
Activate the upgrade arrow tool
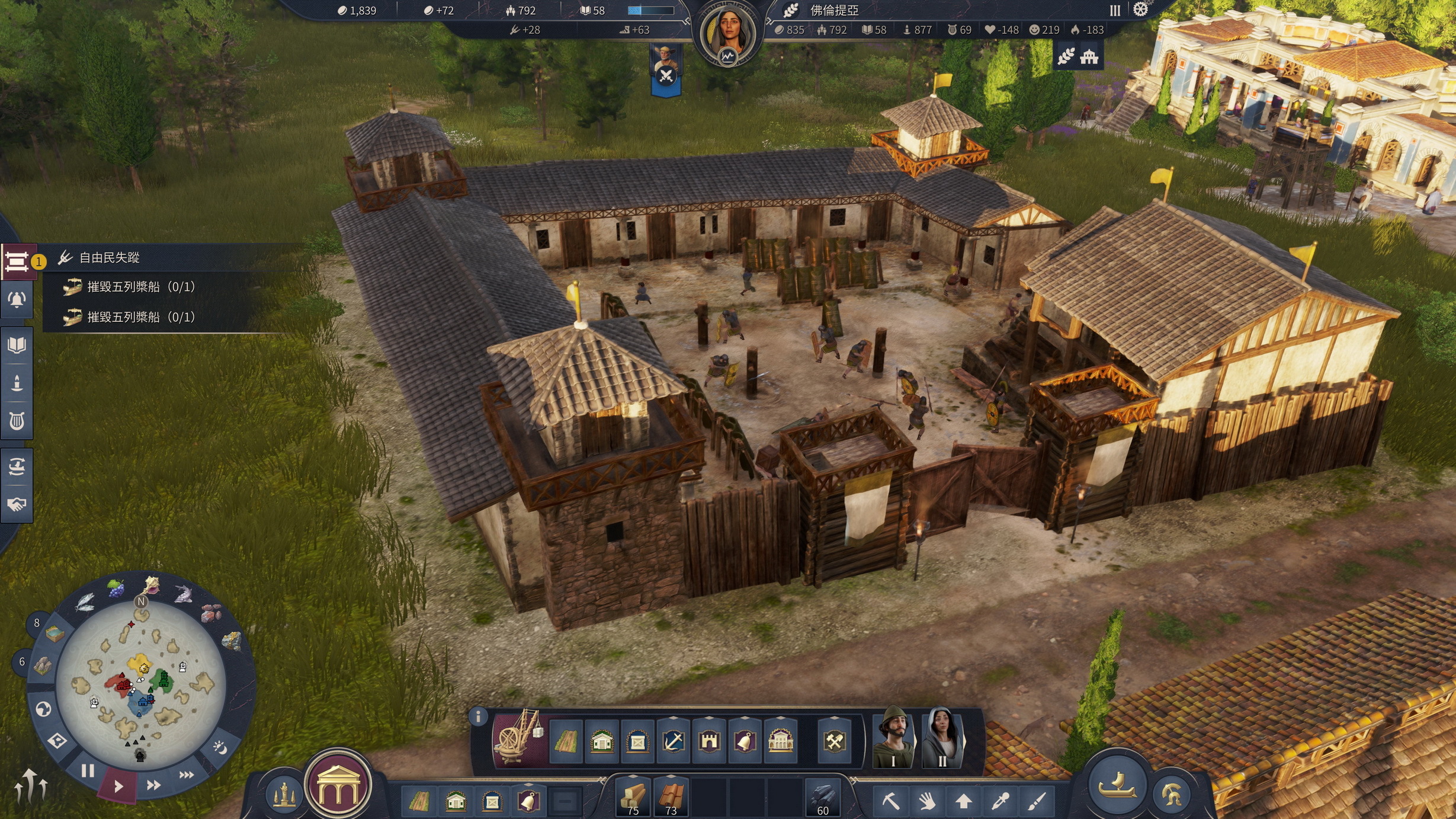pyautogui.click(x=964, y=802)
